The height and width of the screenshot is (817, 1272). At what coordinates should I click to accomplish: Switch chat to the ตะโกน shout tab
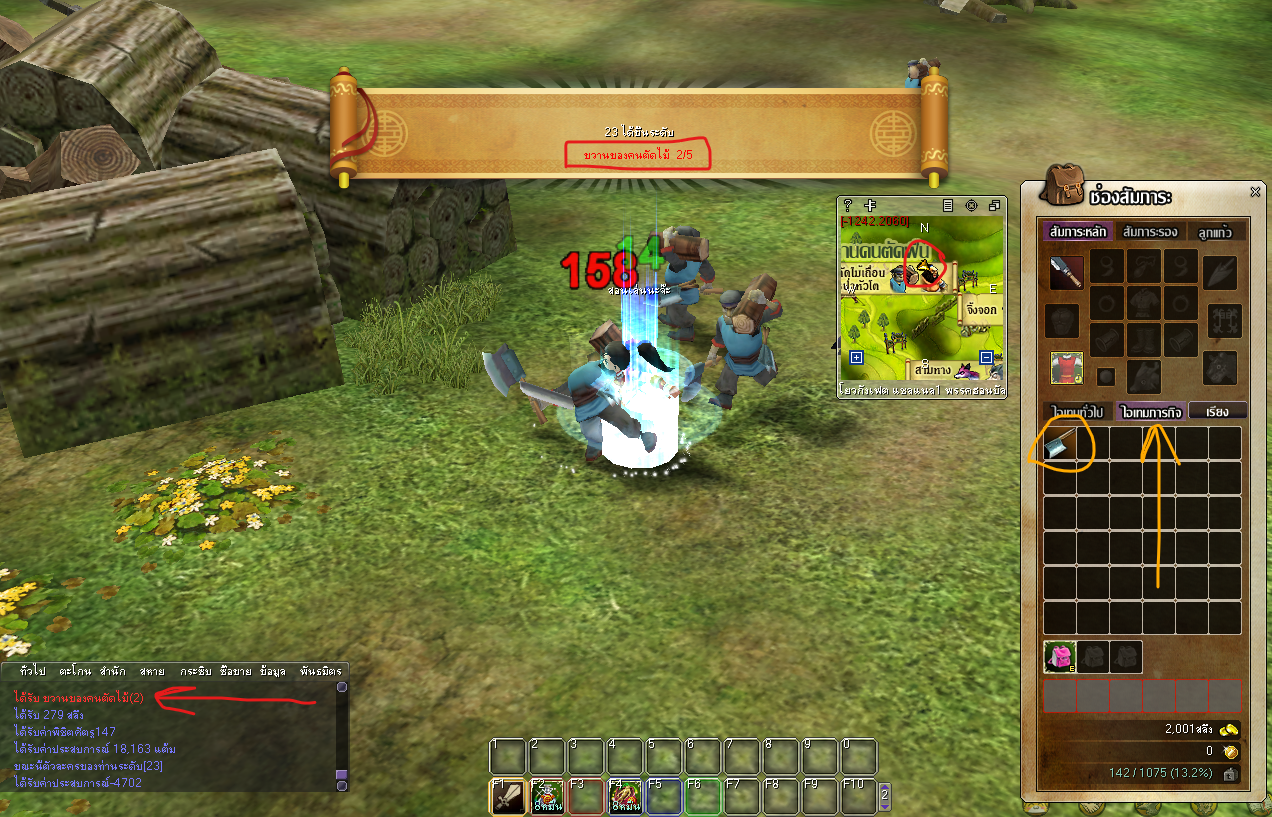click(75, 670)
